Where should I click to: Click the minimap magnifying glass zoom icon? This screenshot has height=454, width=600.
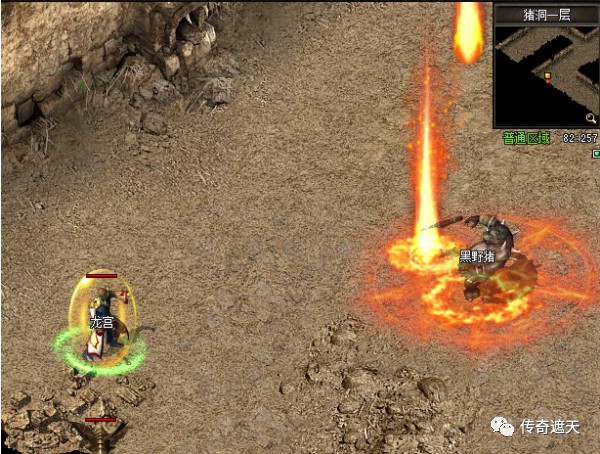tap(590, 119)
